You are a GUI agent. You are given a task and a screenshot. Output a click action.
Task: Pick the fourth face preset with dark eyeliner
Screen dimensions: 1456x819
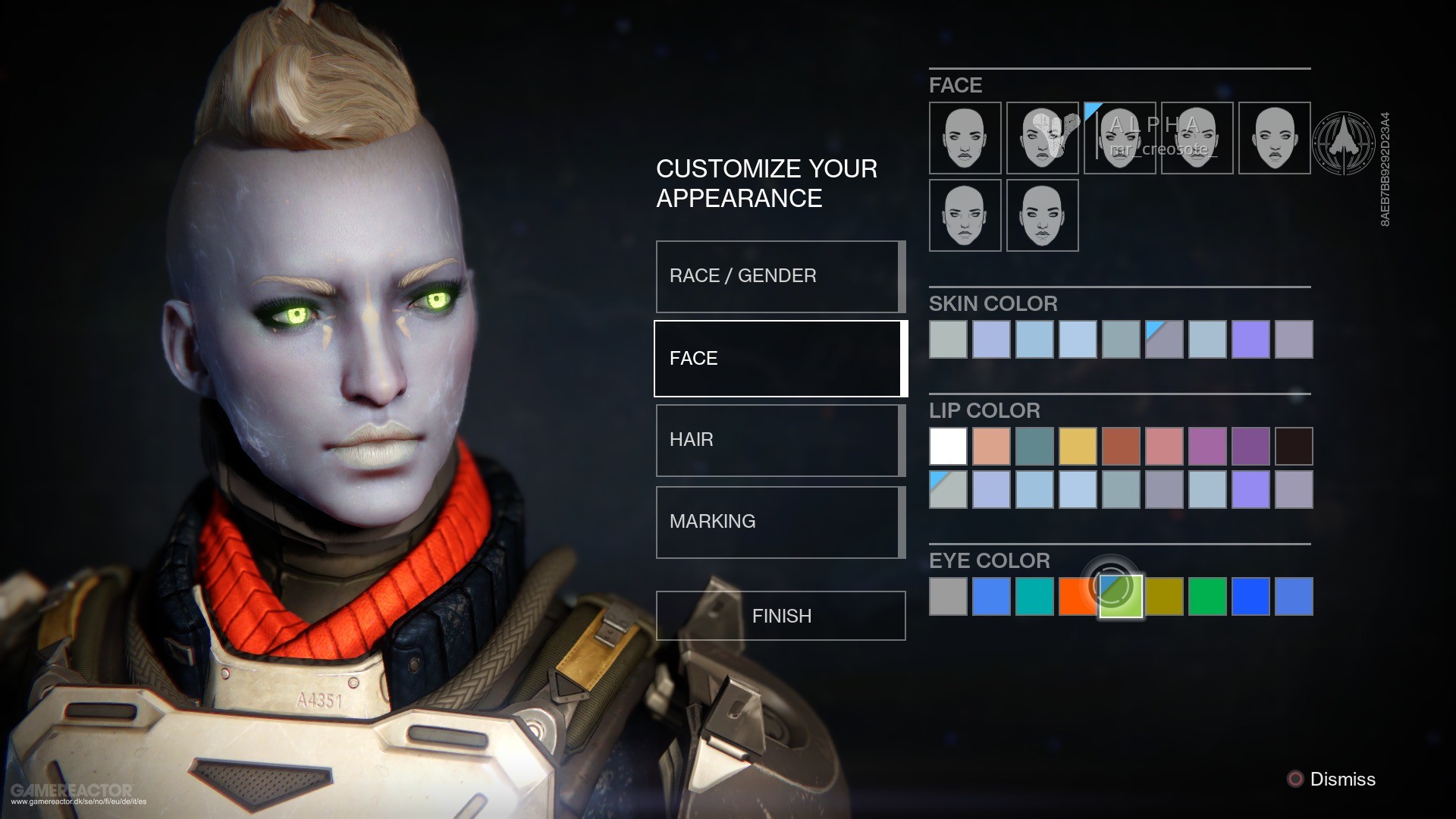click(x=1197, y=138)
